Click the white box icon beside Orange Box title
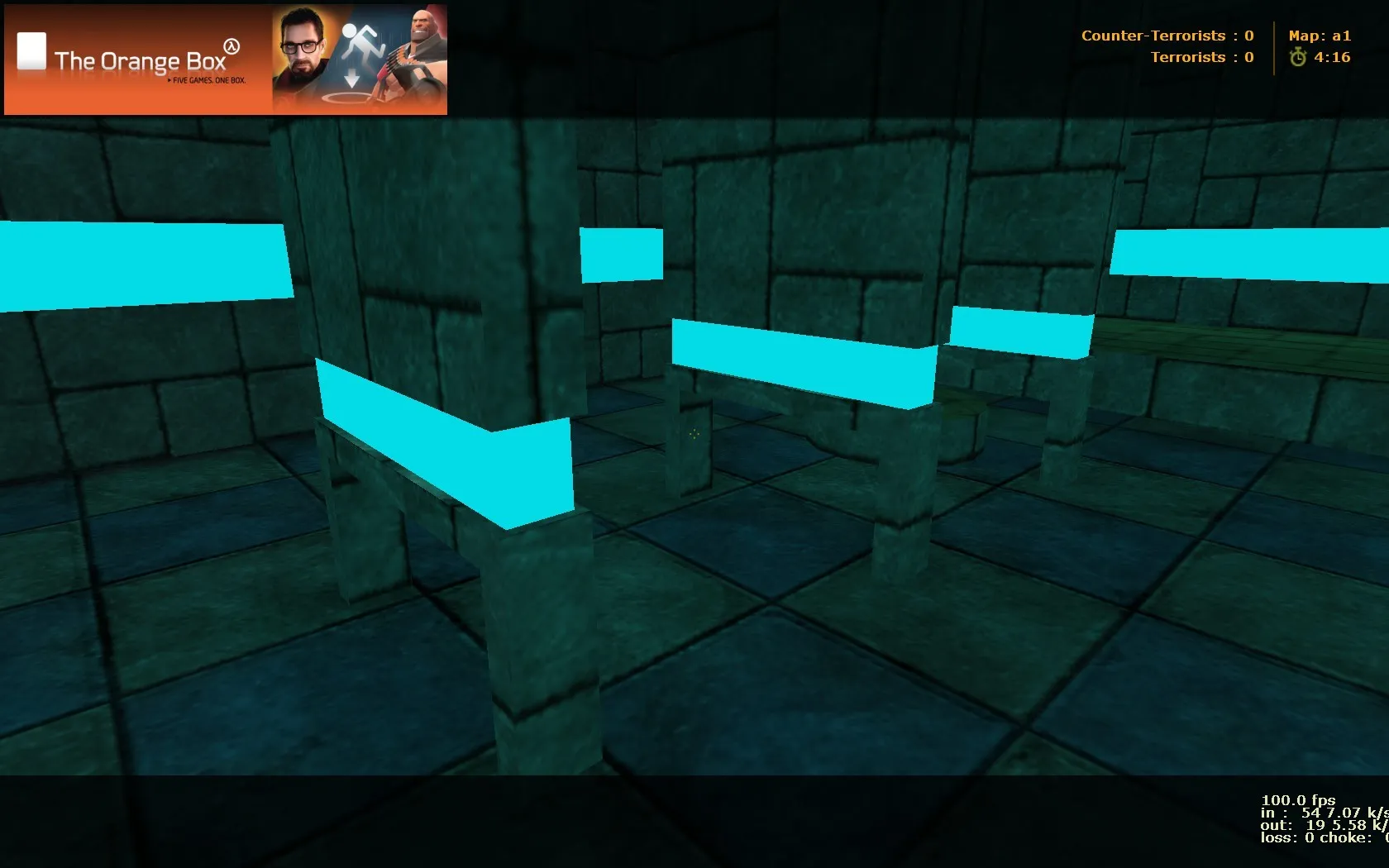The image size is (1389, 868). point(31,50)
